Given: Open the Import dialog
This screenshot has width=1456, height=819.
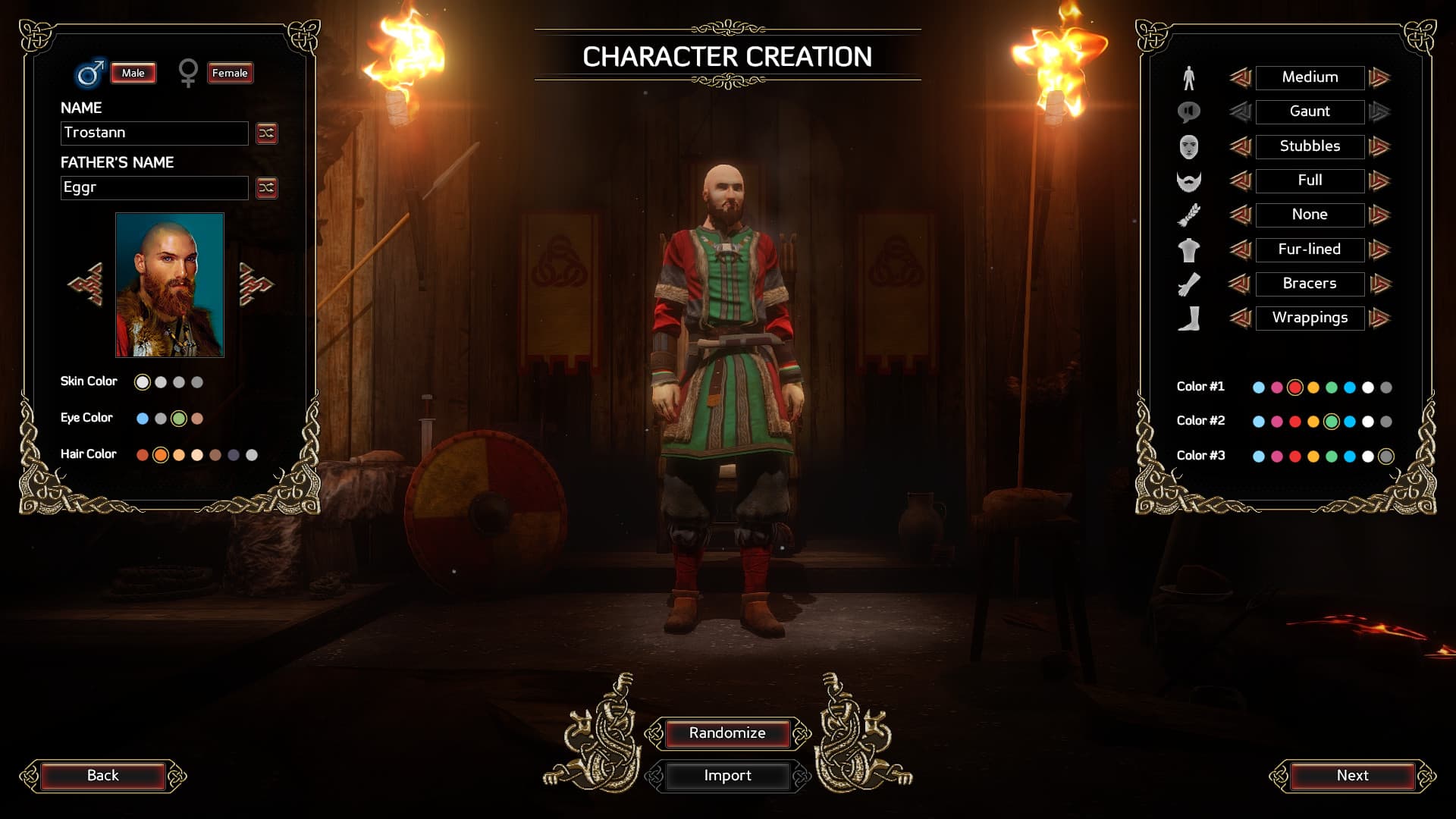Looking at the screenshot, I should click(727, 776).
